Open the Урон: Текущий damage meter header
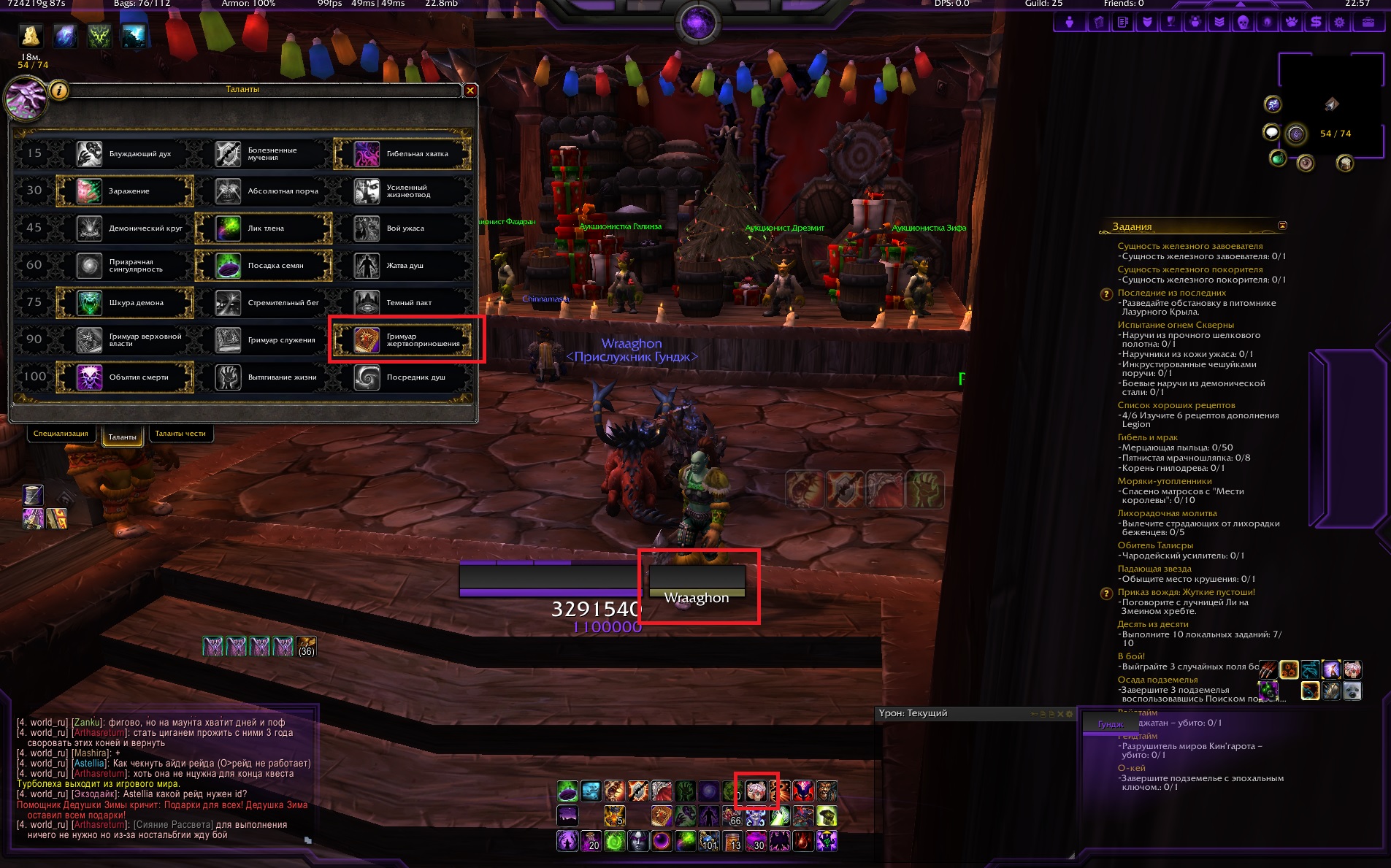 [913, 713]
